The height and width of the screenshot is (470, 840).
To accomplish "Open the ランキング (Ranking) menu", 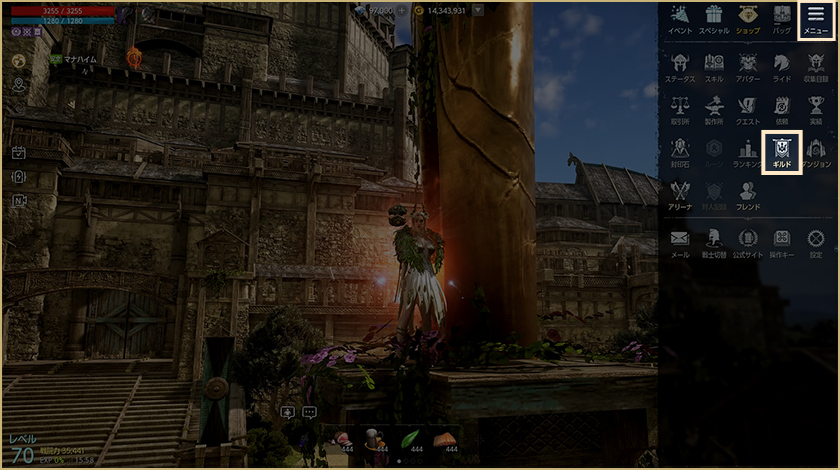I will tap(748, 152).
